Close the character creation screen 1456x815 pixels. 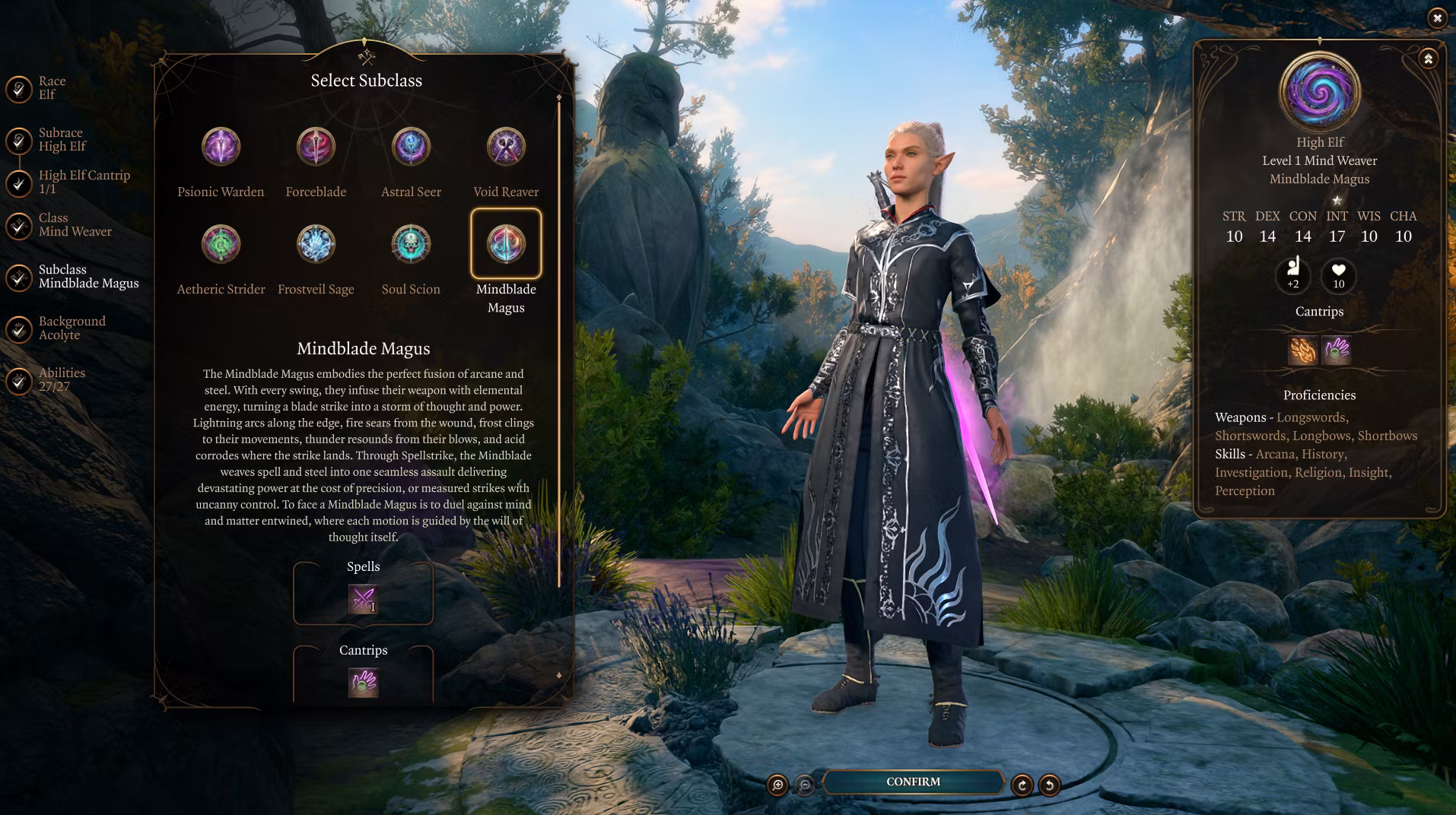1436,17
